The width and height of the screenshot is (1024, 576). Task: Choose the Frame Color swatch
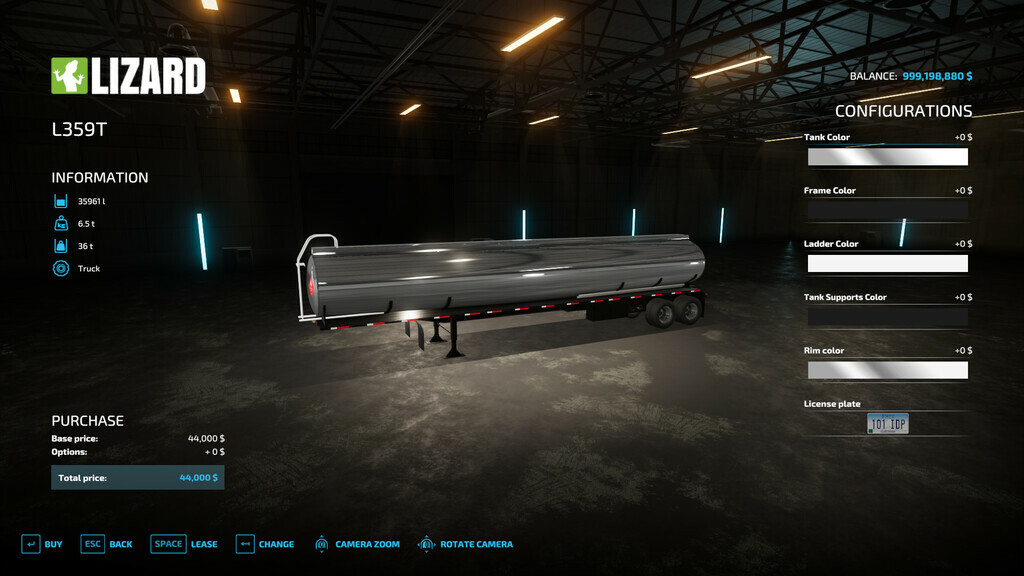coord(887,210)
